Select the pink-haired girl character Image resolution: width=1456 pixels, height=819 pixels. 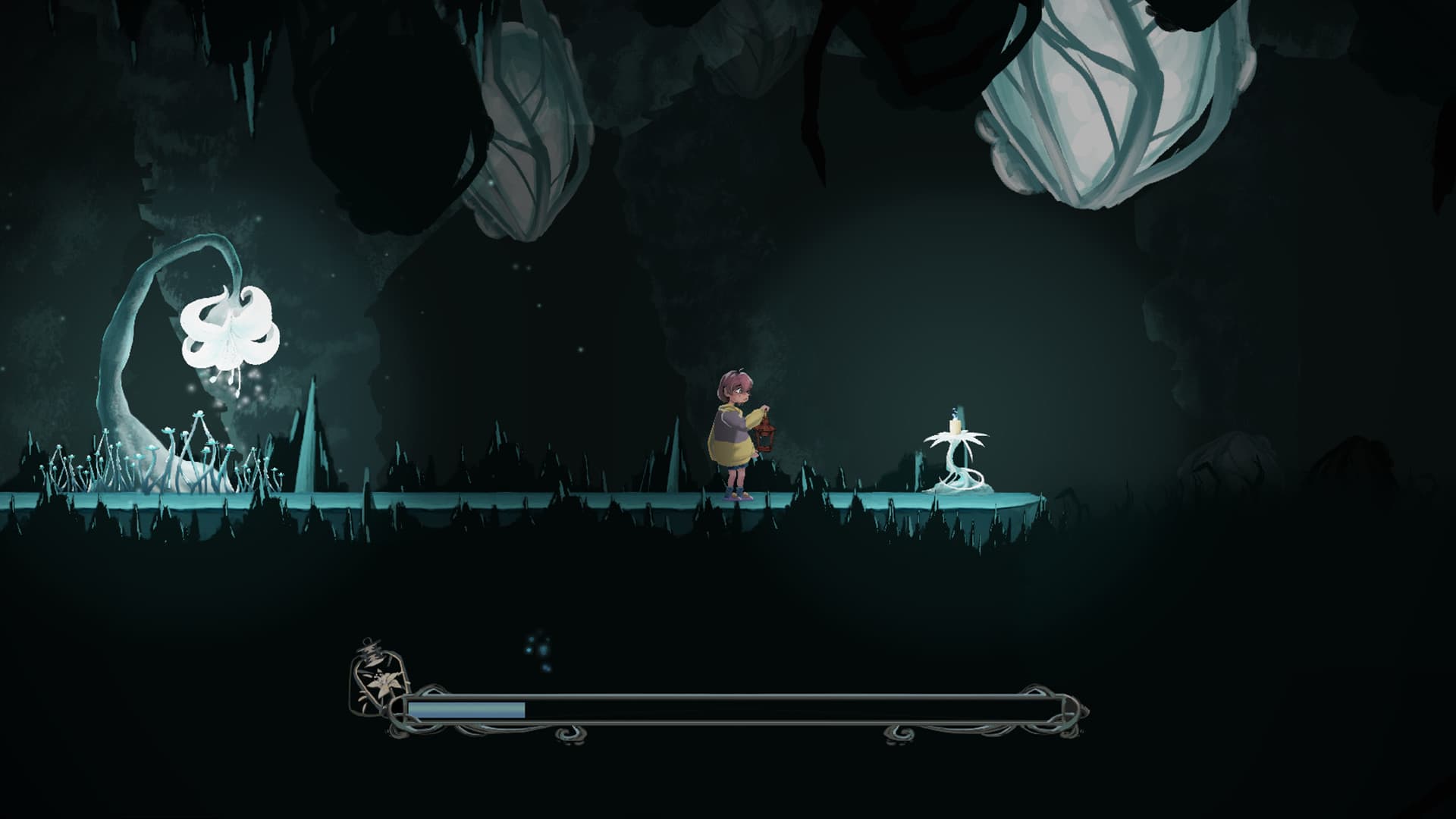pyautogui.click(x=732, y=432)
